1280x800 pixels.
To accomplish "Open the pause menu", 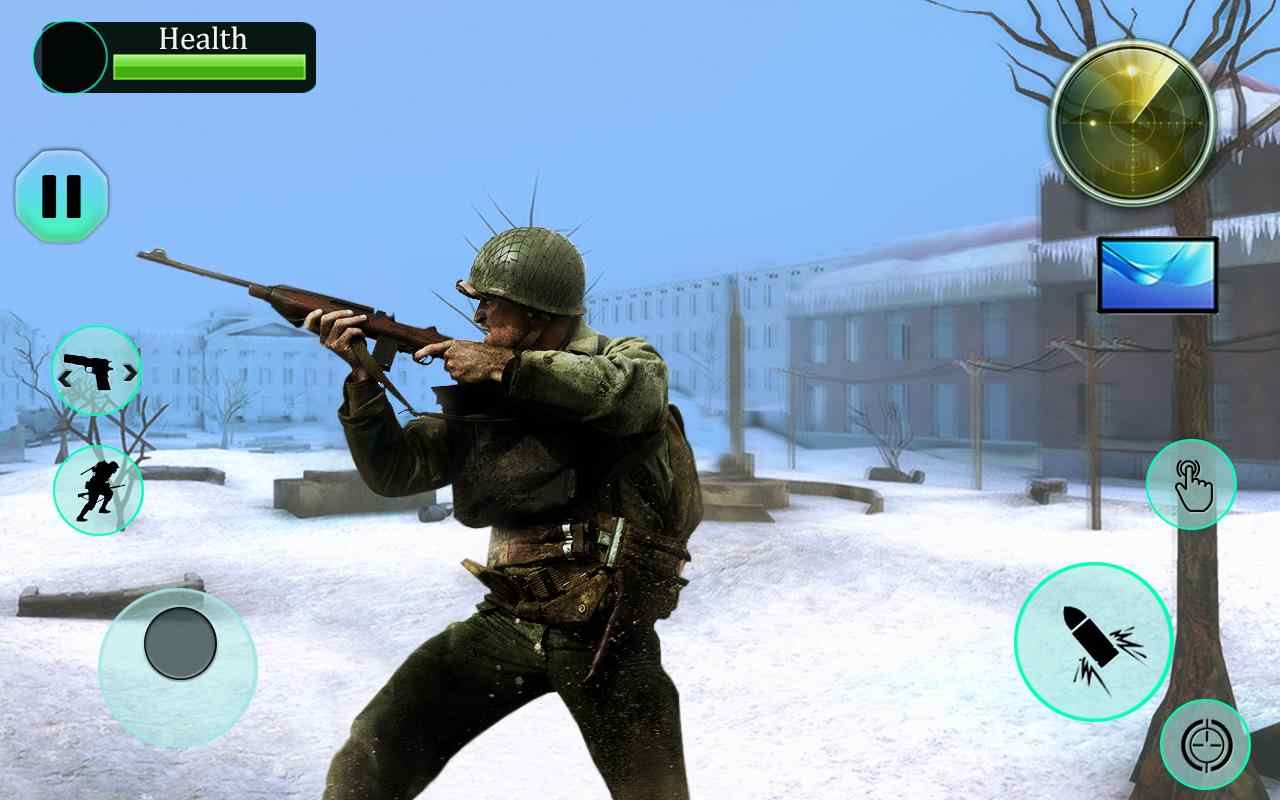I will tap(62, 197).
